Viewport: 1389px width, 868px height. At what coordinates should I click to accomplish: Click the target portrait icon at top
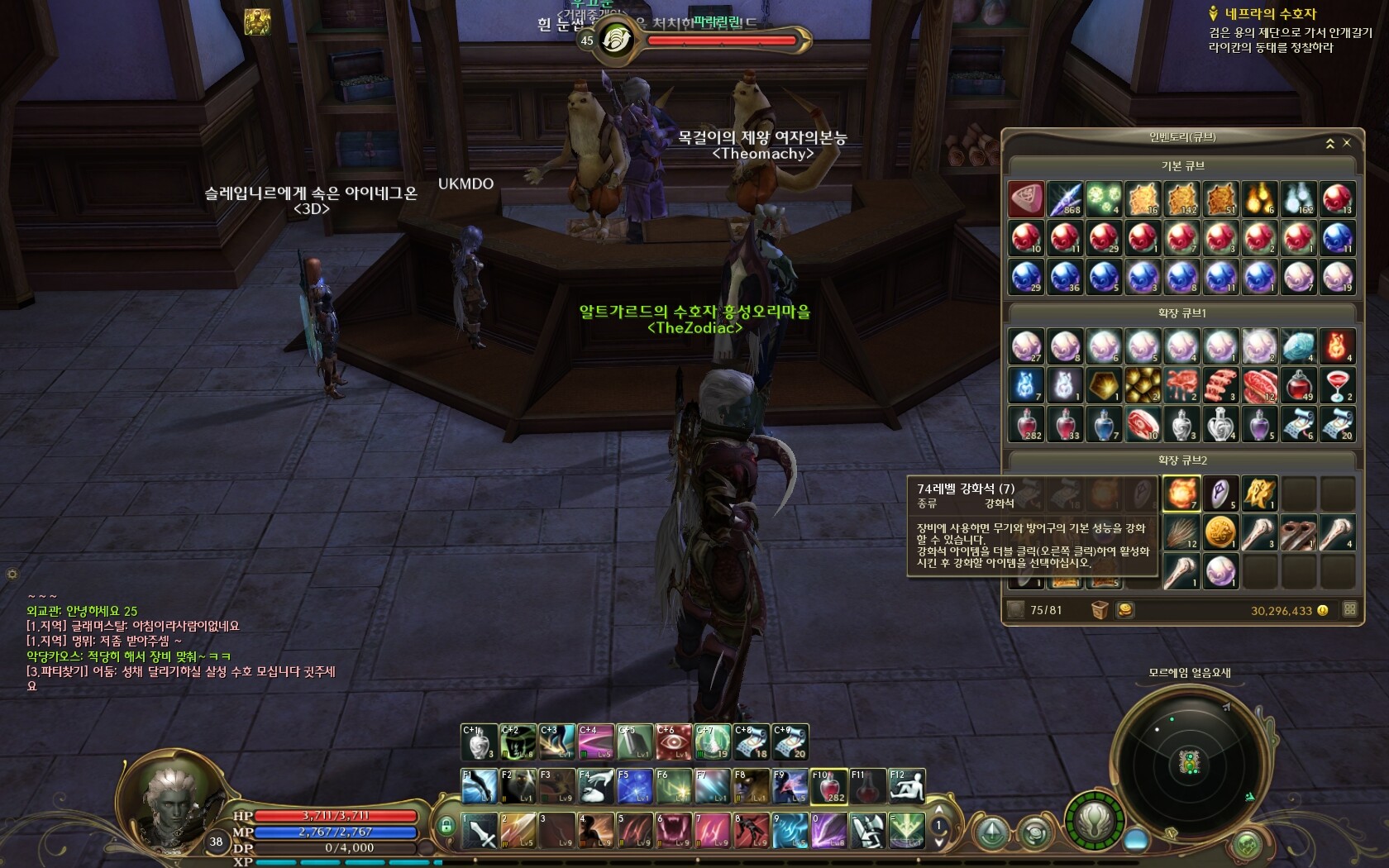(616, 39)
